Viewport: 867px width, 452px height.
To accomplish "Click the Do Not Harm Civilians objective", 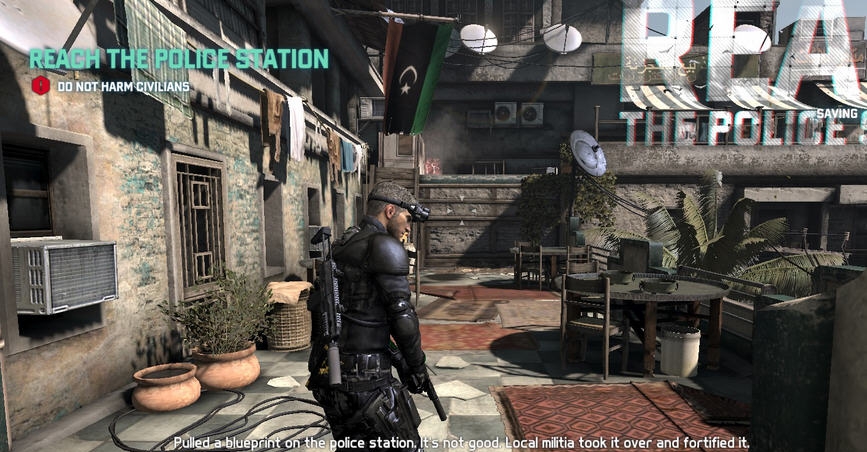I will click(x=122, y=87).
